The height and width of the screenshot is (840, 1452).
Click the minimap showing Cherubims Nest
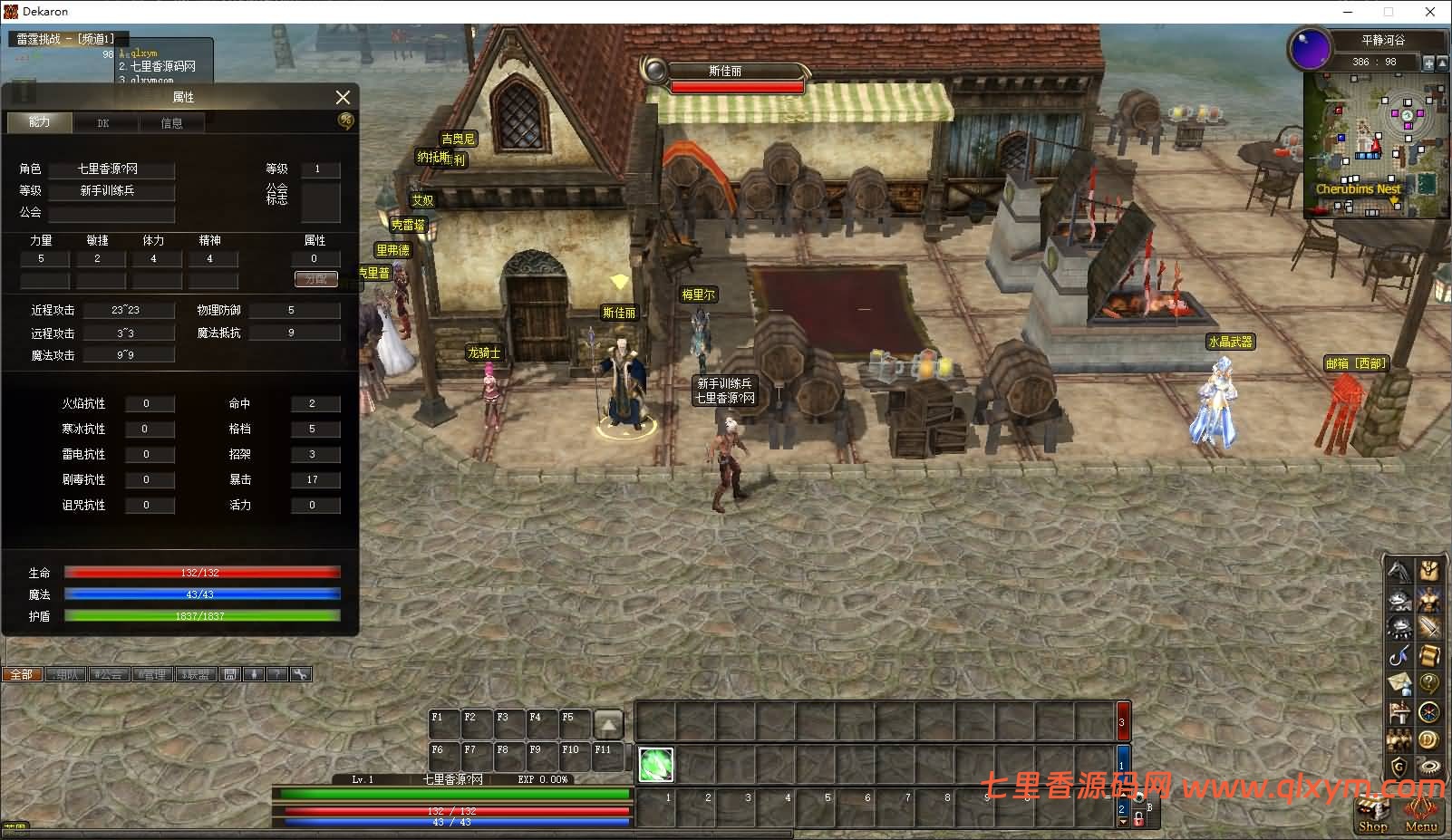(1370, 145)
